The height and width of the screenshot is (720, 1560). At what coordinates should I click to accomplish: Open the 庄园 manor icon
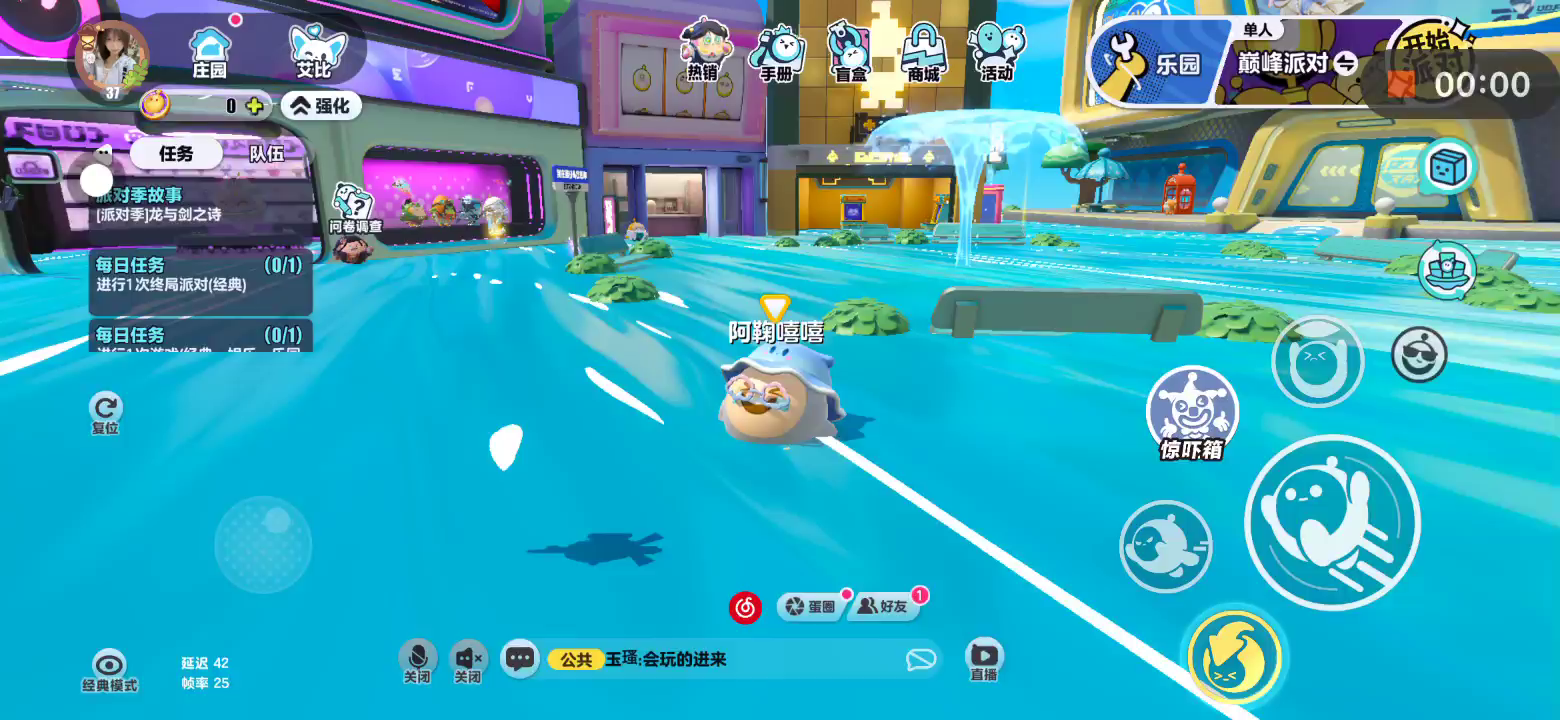(x=210, y=52)
